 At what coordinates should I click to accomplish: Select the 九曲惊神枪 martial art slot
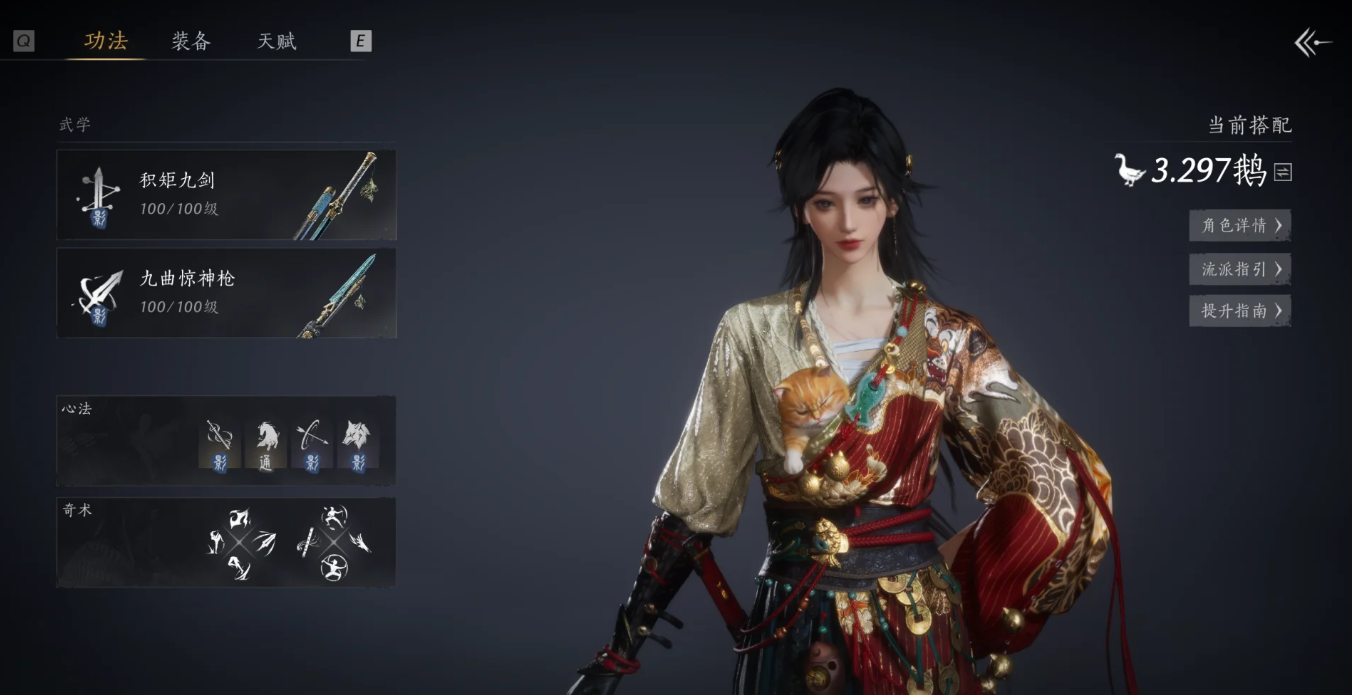(x=226, y=293)
